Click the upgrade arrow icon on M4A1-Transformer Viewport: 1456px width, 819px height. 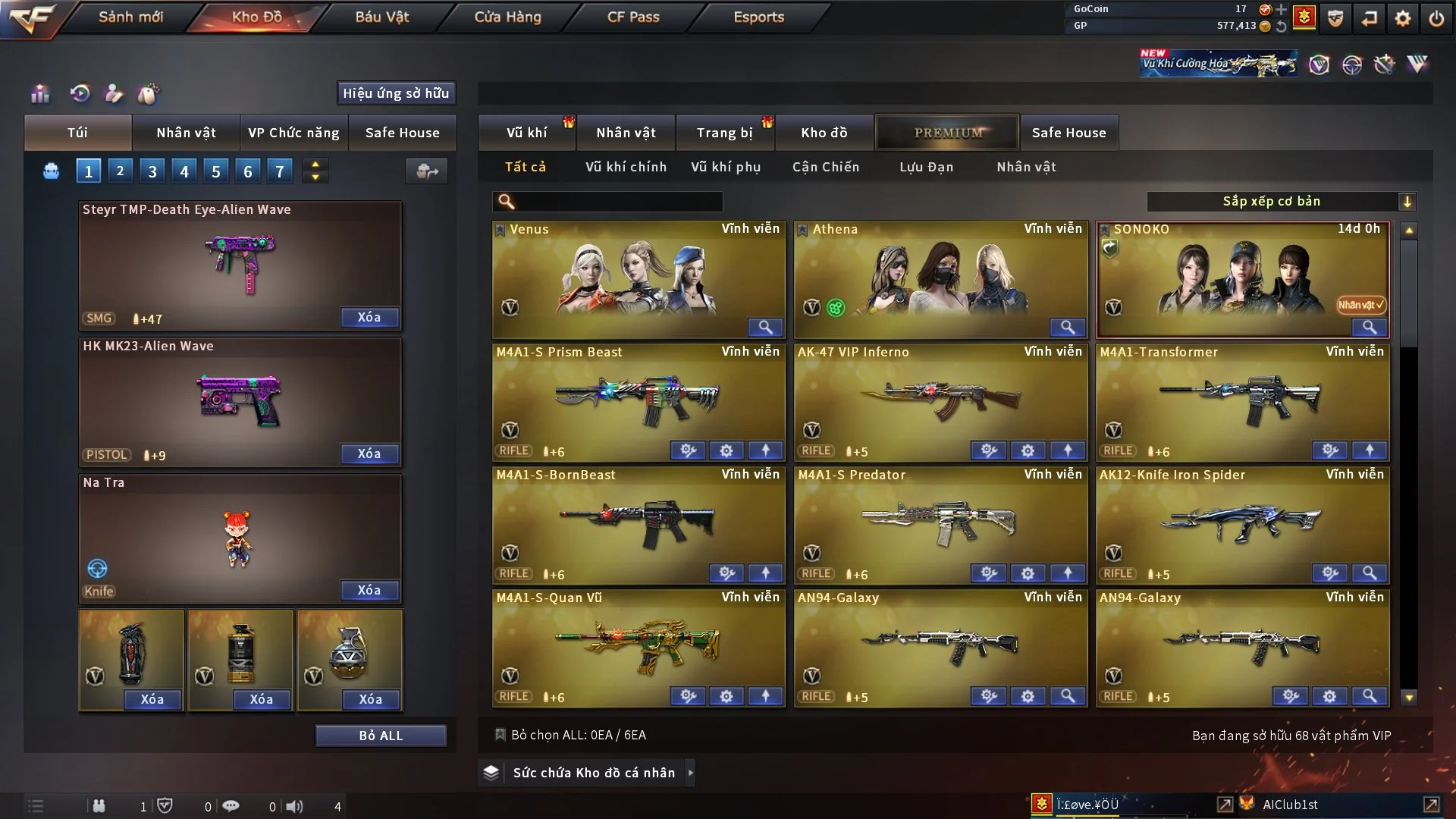pyautogui.click(x=1370, y=450)
